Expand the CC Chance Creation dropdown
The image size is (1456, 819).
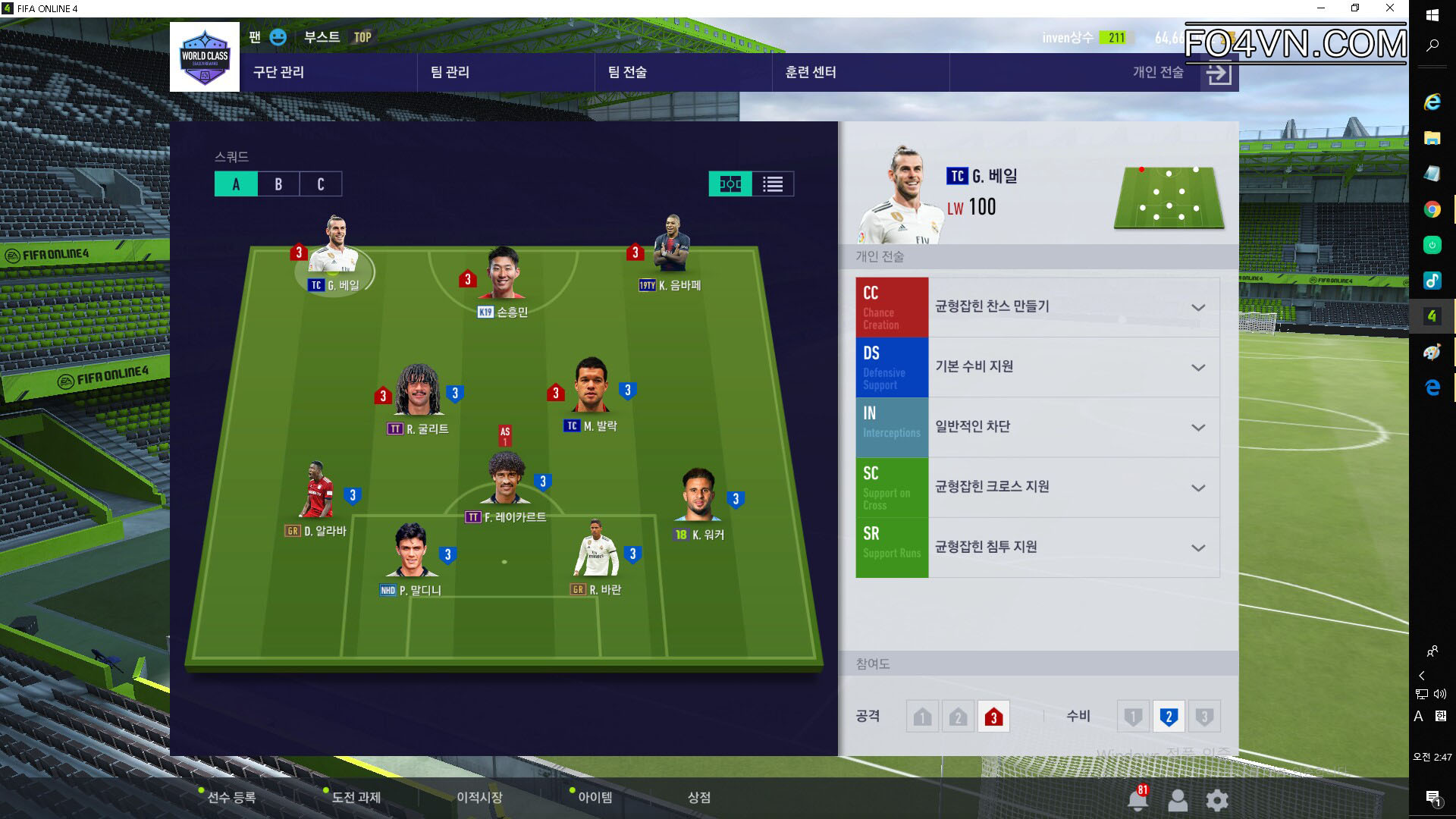pos(1197,307)
